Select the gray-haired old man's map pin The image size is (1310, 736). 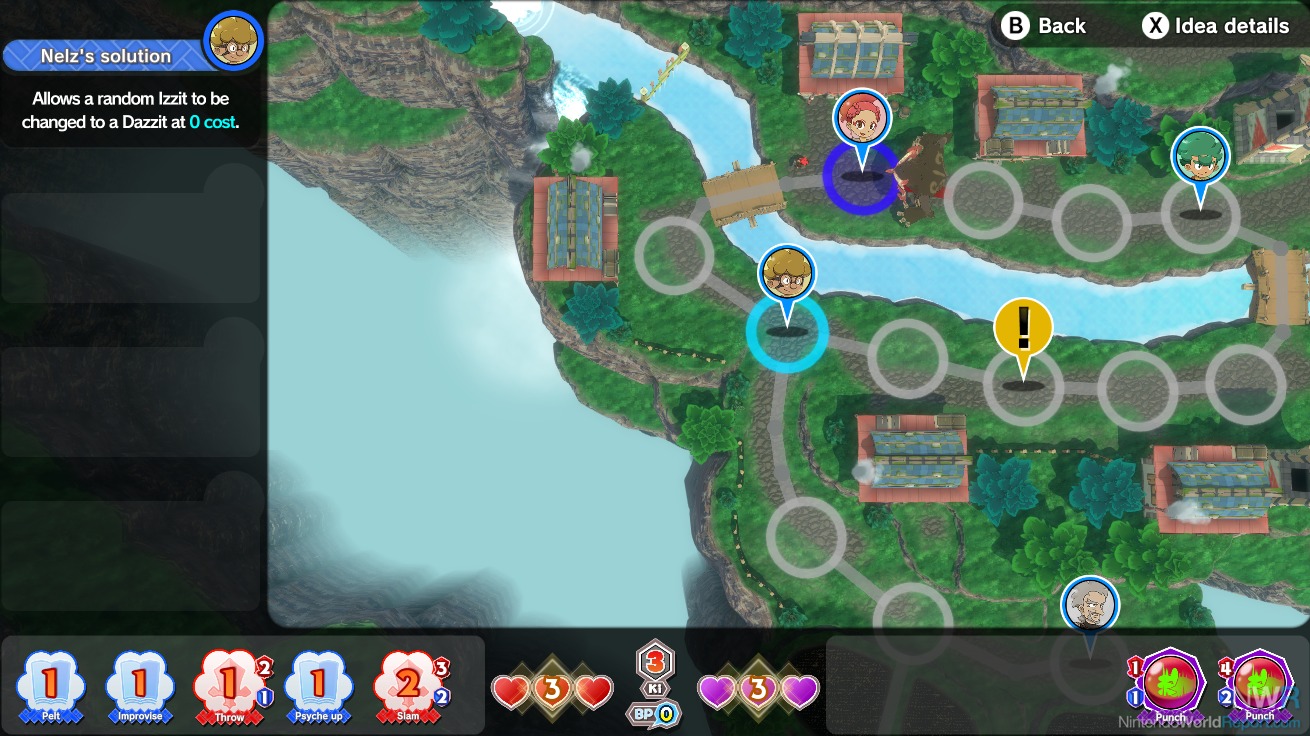coord(1090,604)
